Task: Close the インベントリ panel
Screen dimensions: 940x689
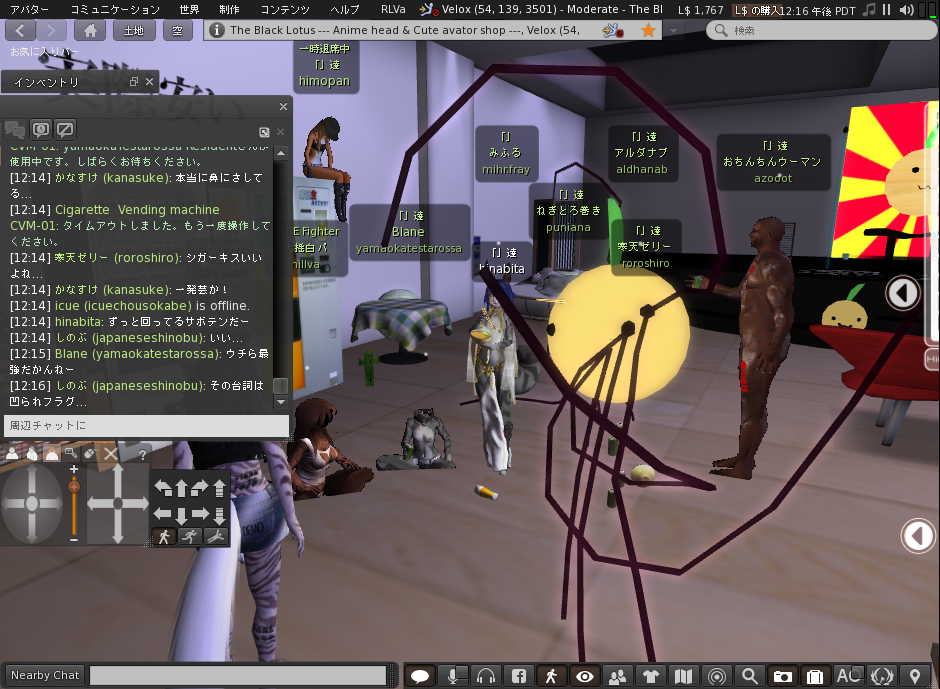Action: click(150, 82)
